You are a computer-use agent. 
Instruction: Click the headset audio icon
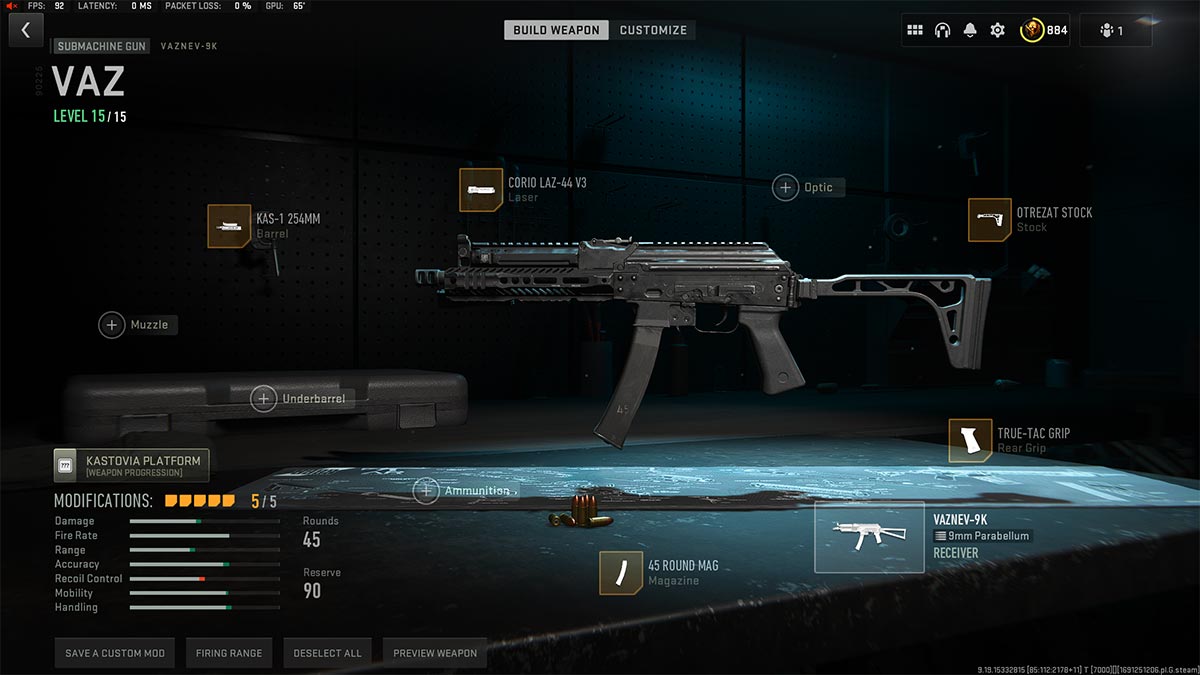tap(942, 30)
